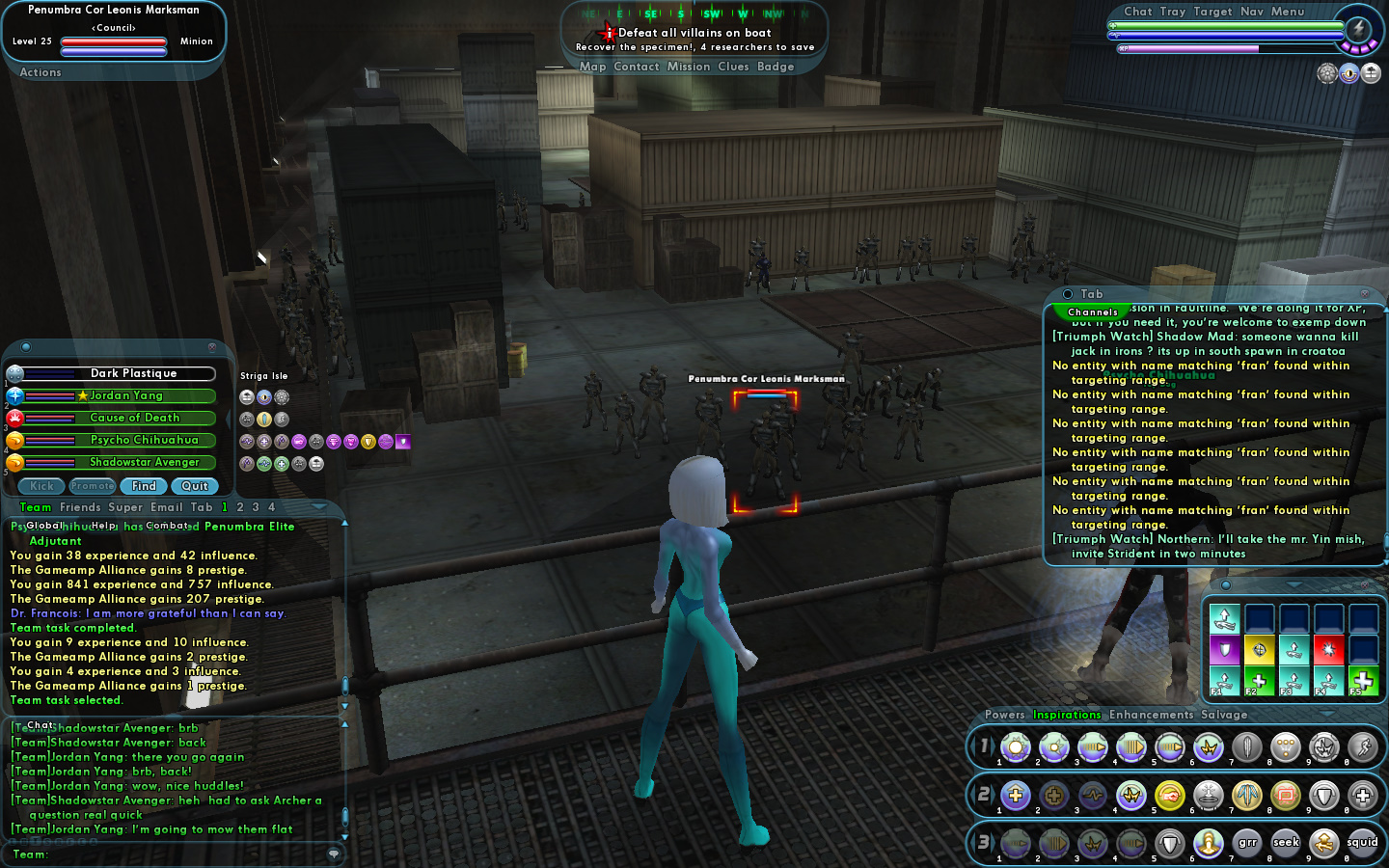Viewport: 1389px width, 868px height.
Task: Open the Nav window from top bar
Action: pos(1251,12)
